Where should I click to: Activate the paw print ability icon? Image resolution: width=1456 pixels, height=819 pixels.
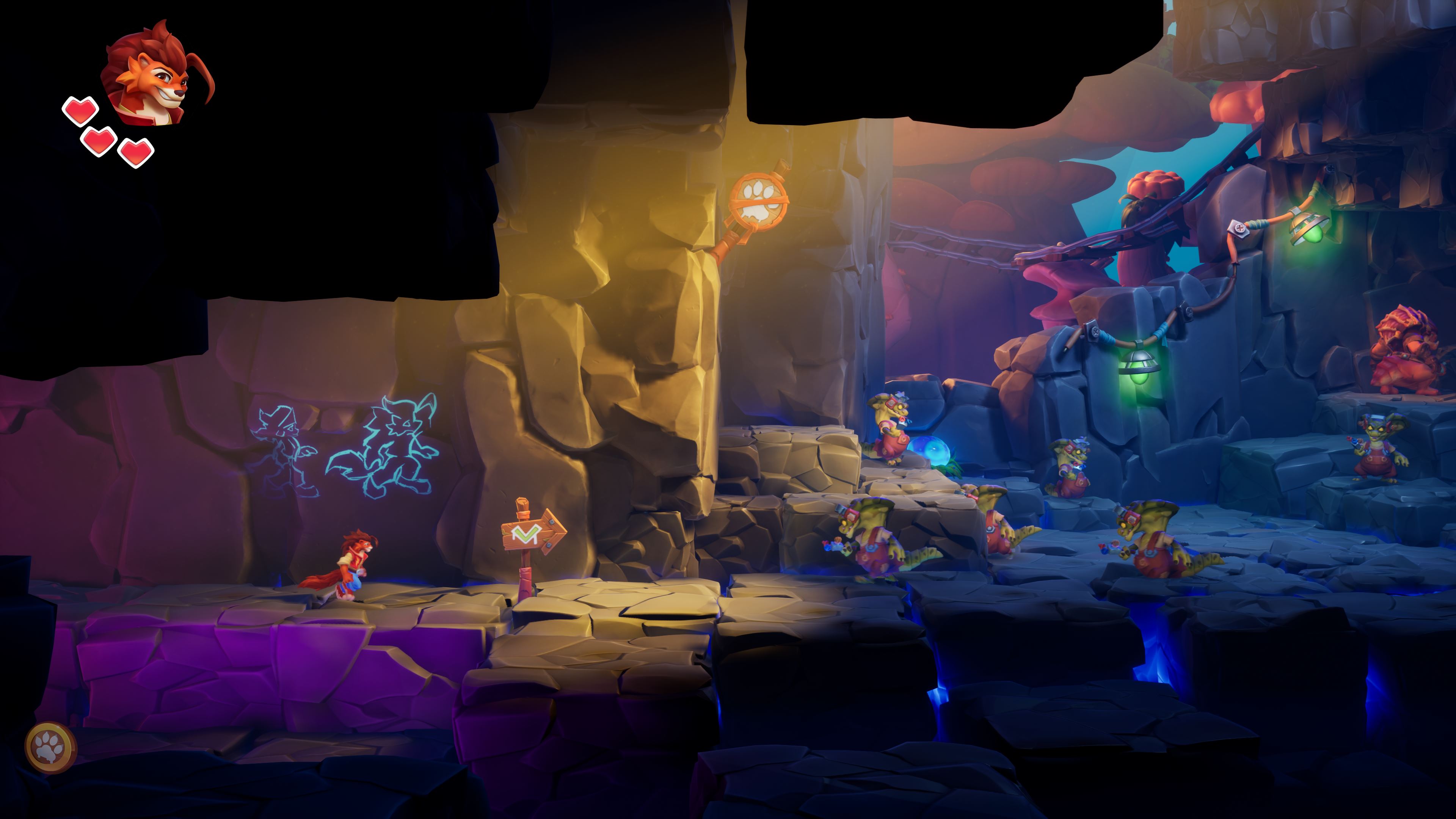tap(51, 747)
